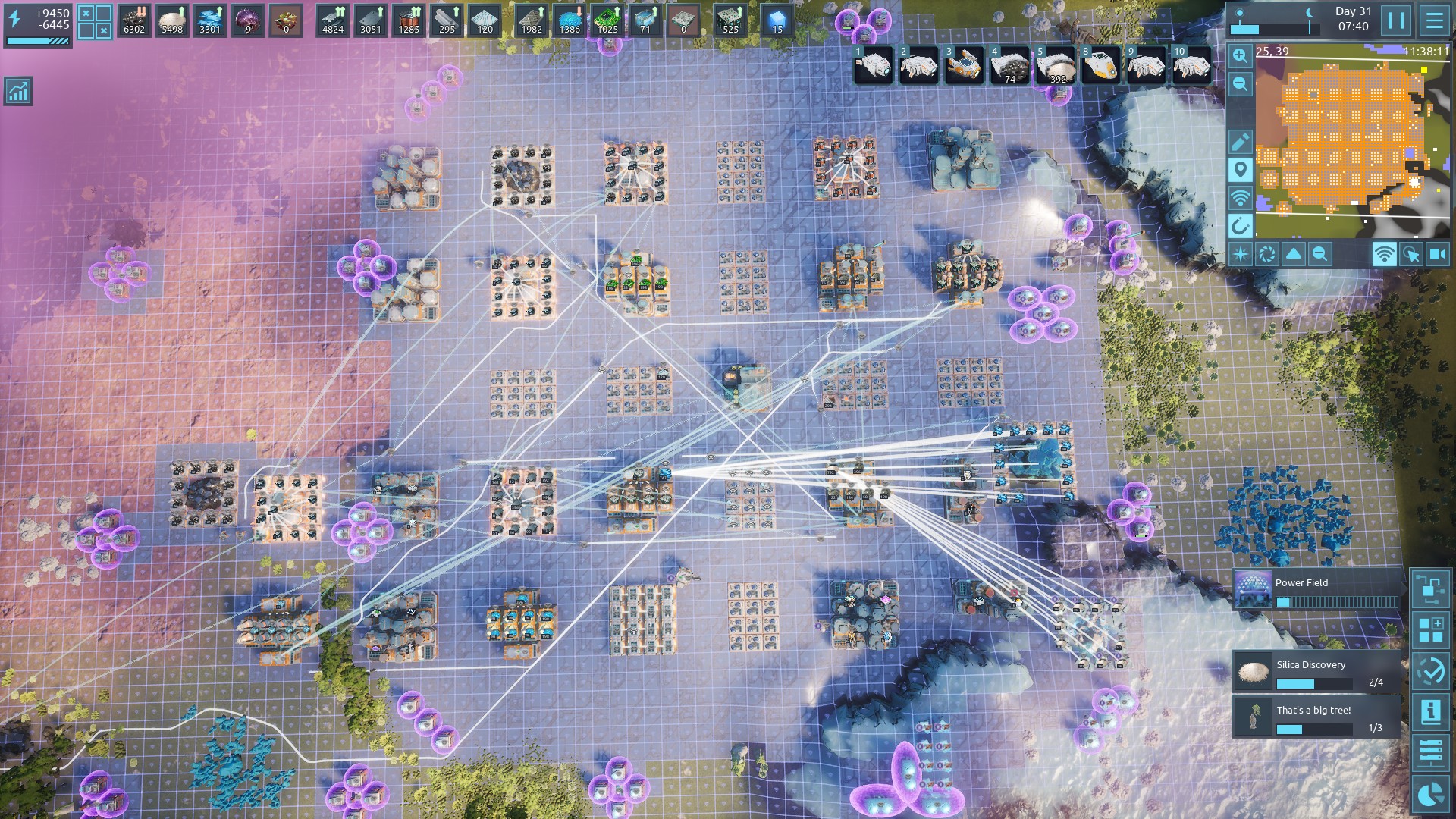
Task: Pause the game
Action: (x=1396, y=20)
